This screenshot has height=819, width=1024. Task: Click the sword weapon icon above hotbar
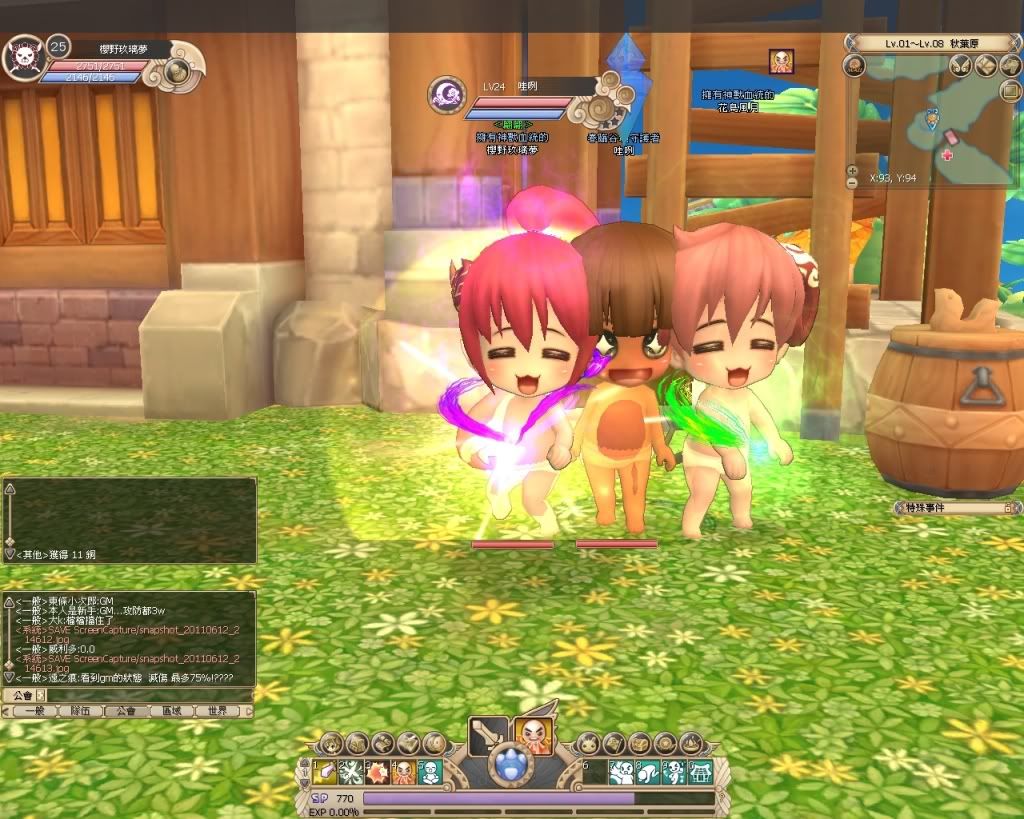point(488,736)
